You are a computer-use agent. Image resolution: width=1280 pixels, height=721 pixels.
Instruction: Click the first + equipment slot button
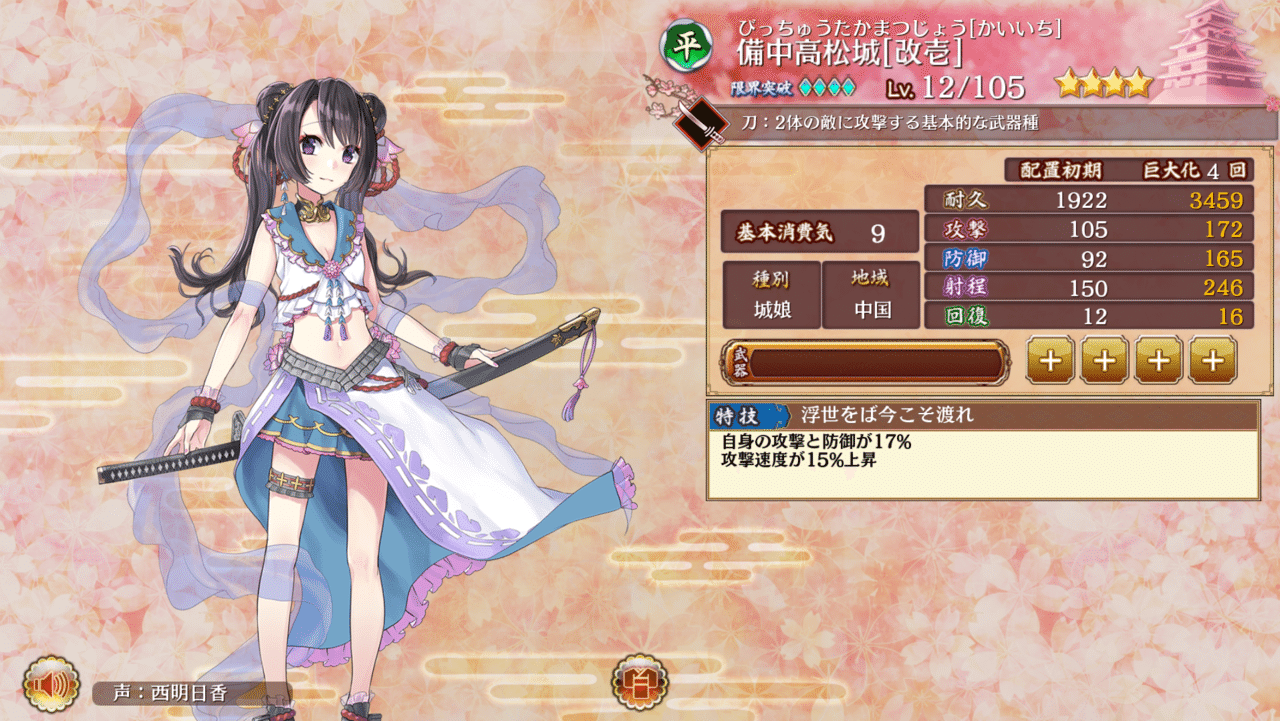(1049, 360)
